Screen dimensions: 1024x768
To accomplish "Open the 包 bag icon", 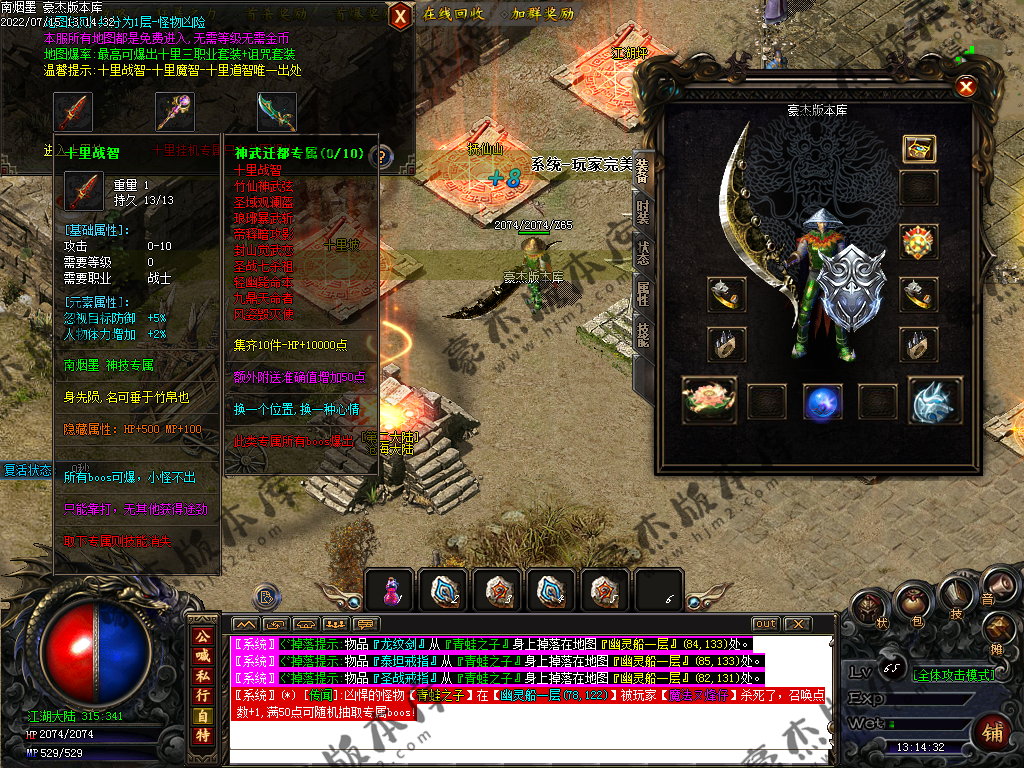I will pos(911,603).
